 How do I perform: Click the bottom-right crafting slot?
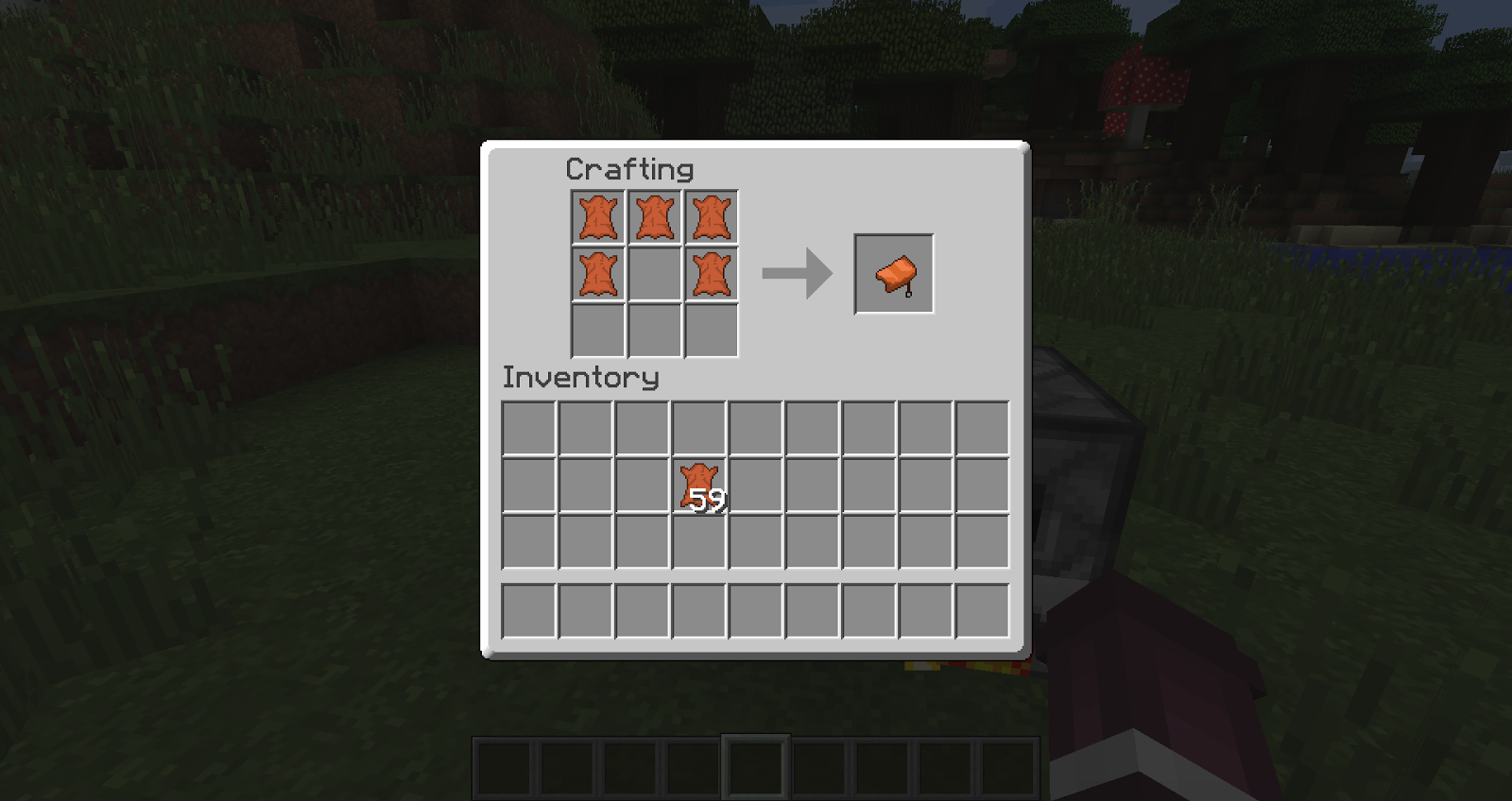pyautogui.click(x=713, y=331)
